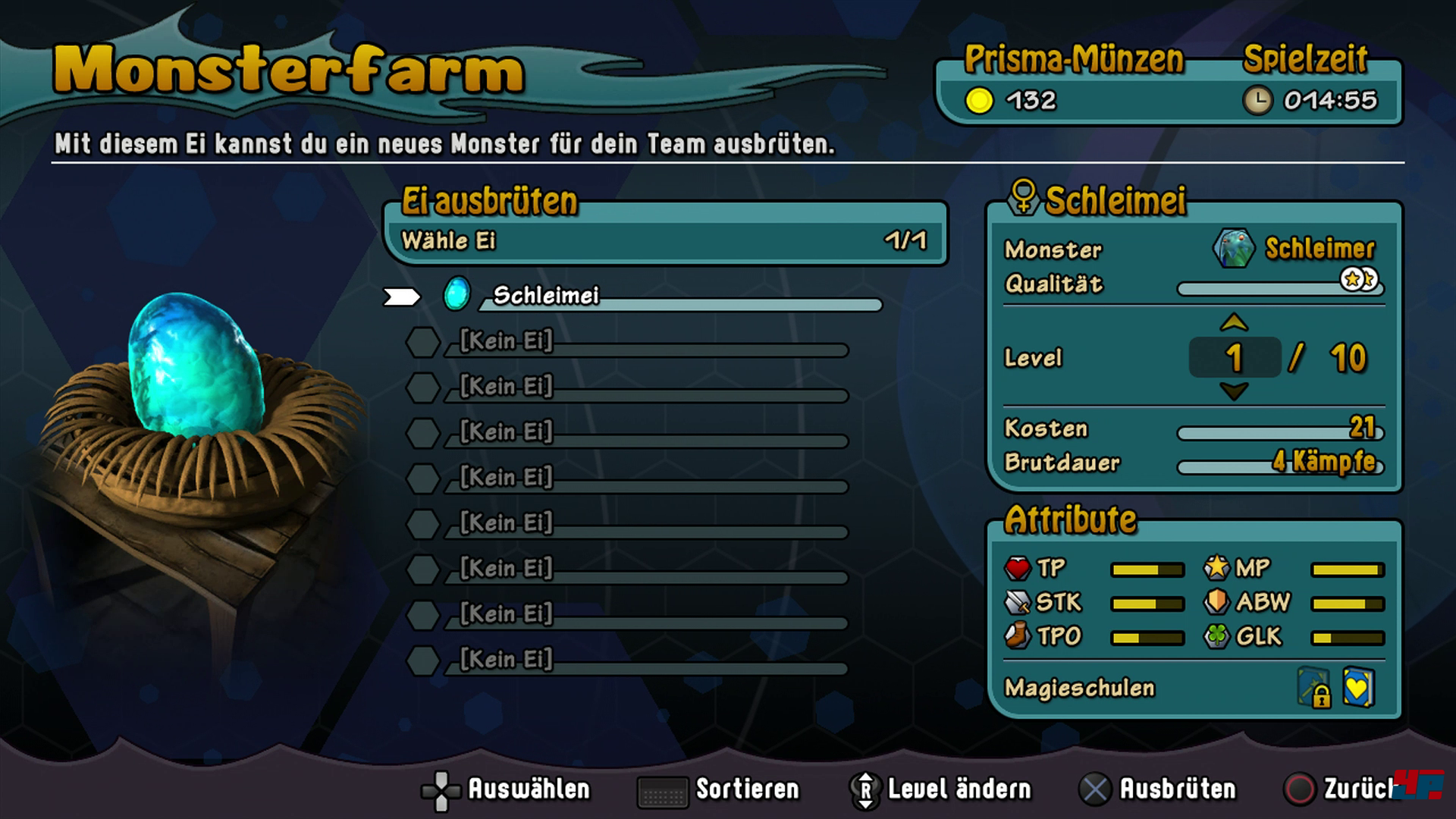Viewport: 1456px width, 819px height.
Task: Toggle the quality star rating indicator
Action: click(x=1358, y=281)
